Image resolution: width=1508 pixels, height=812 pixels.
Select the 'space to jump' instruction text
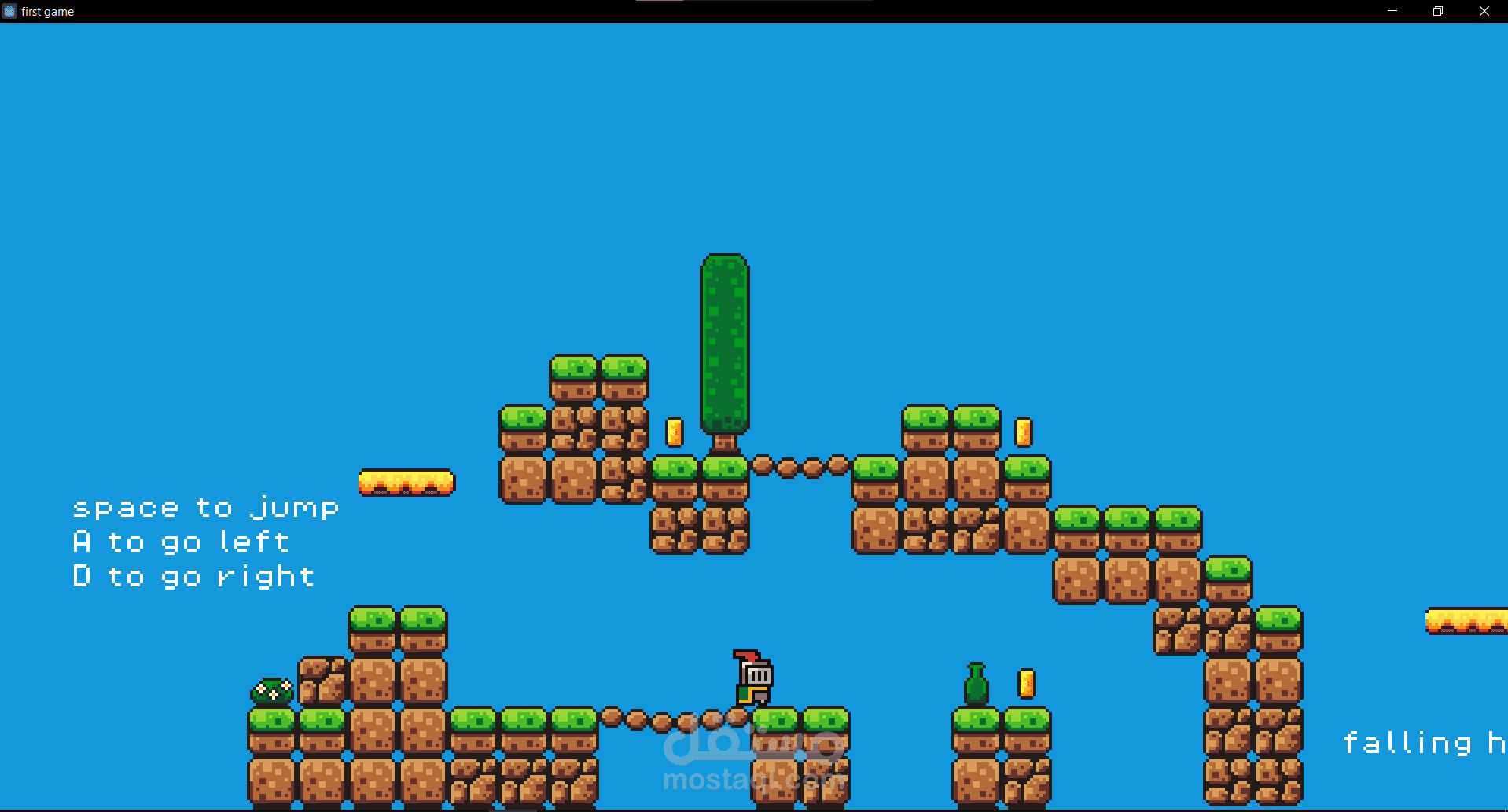pyautogui.click(x=205, y=507)
